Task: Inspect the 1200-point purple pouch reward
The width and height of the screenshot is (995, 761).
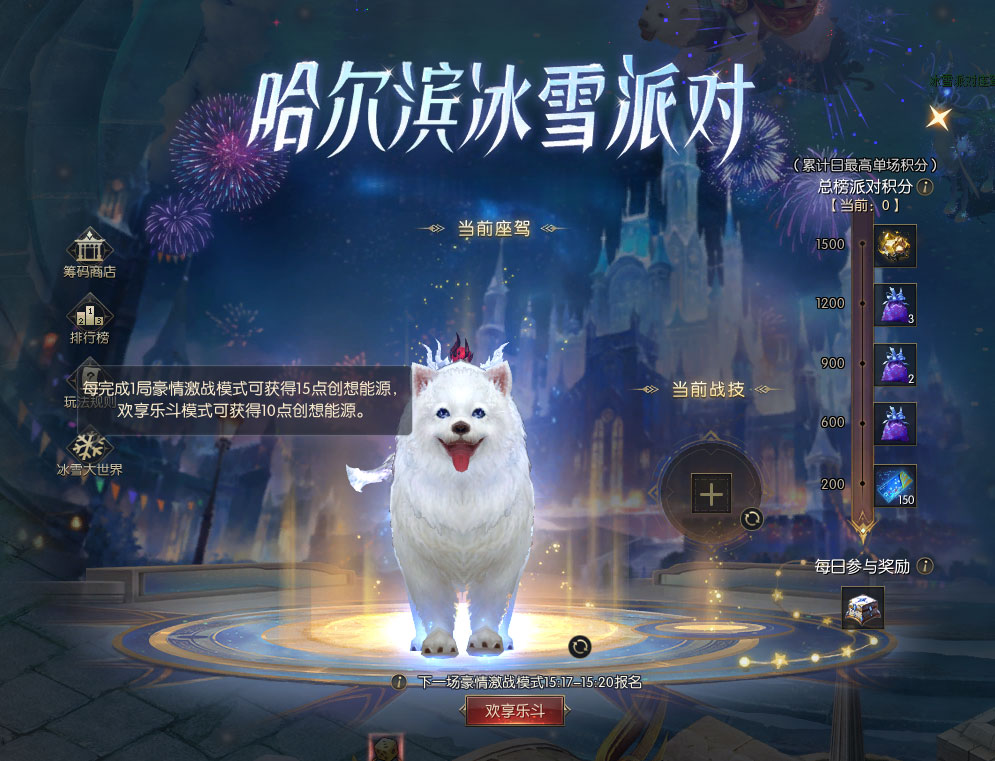Action: (x=895, y=305)
